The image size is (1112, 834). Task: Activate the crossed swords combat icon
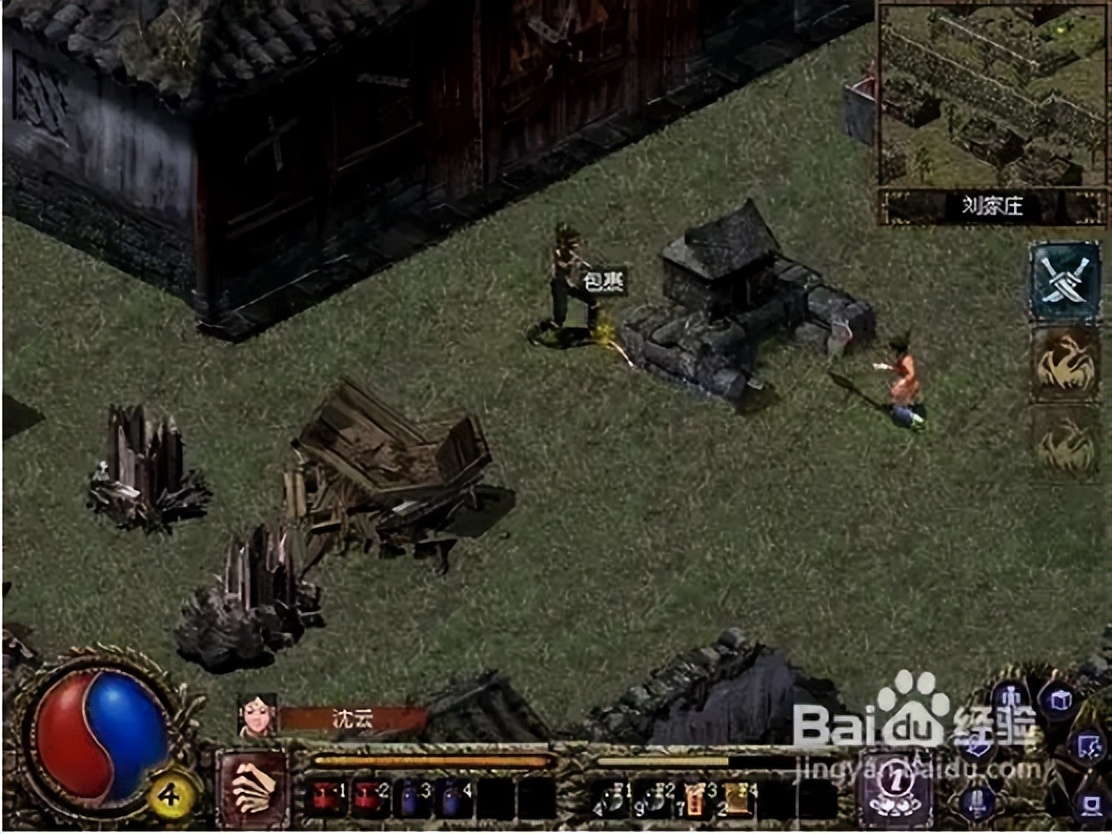tap(1064, 282)
